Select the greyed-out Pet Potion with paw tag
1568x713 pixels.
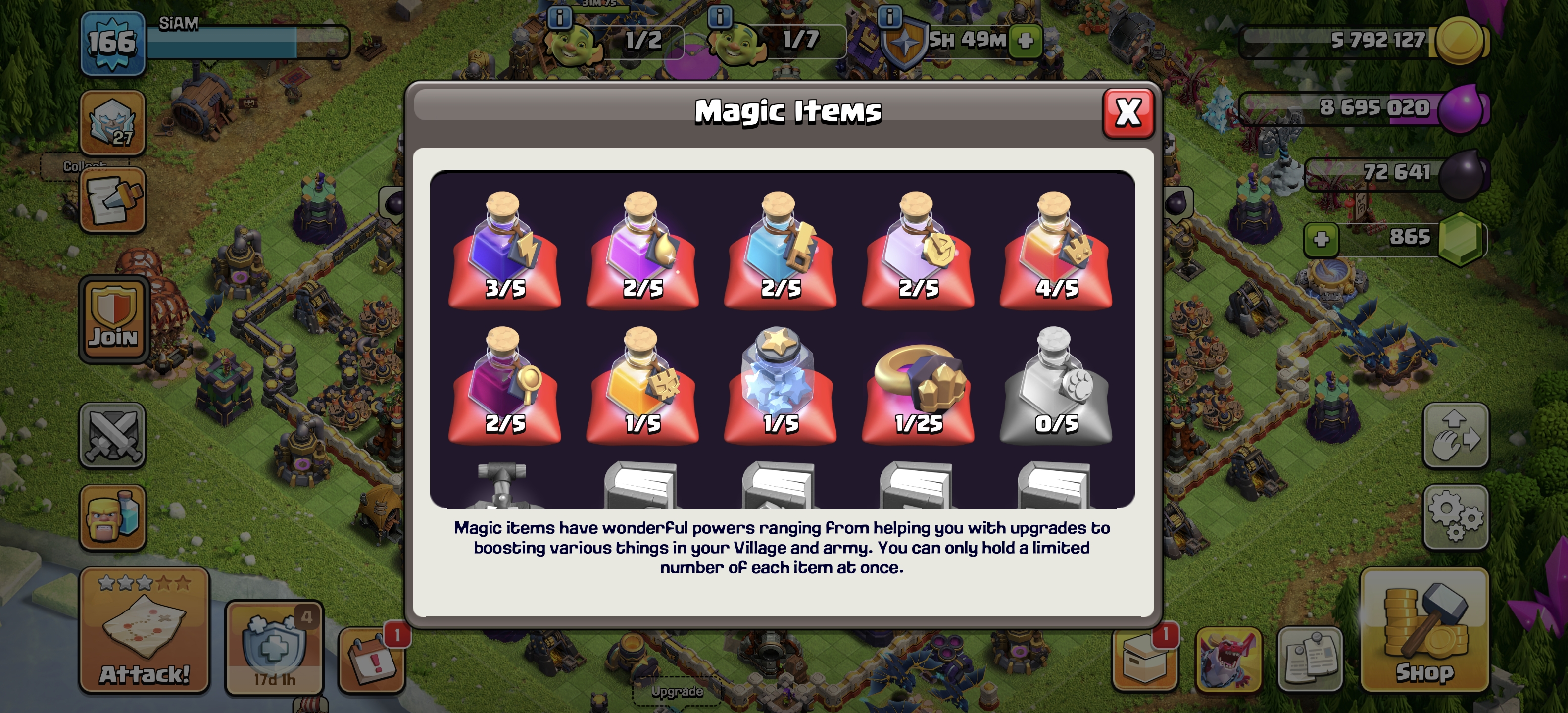[x=1055, y=385]
